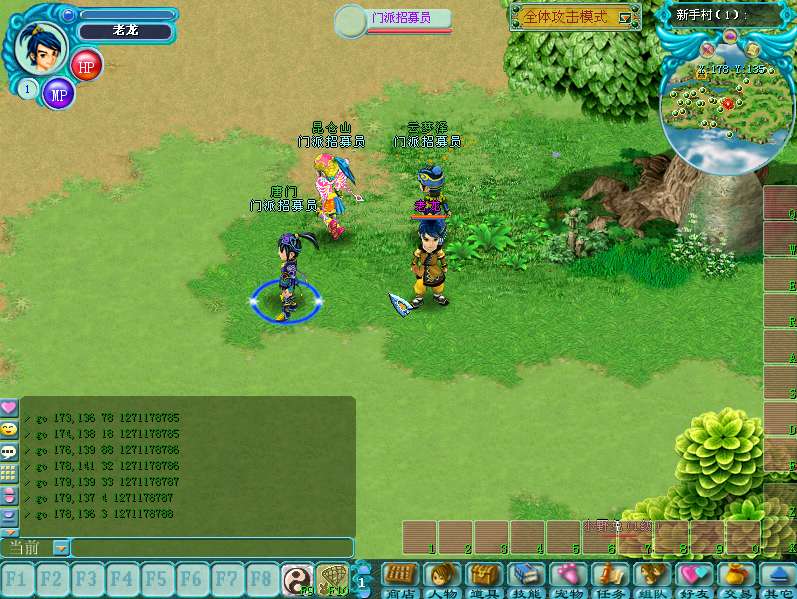Open the 组队 team panel

651,578
